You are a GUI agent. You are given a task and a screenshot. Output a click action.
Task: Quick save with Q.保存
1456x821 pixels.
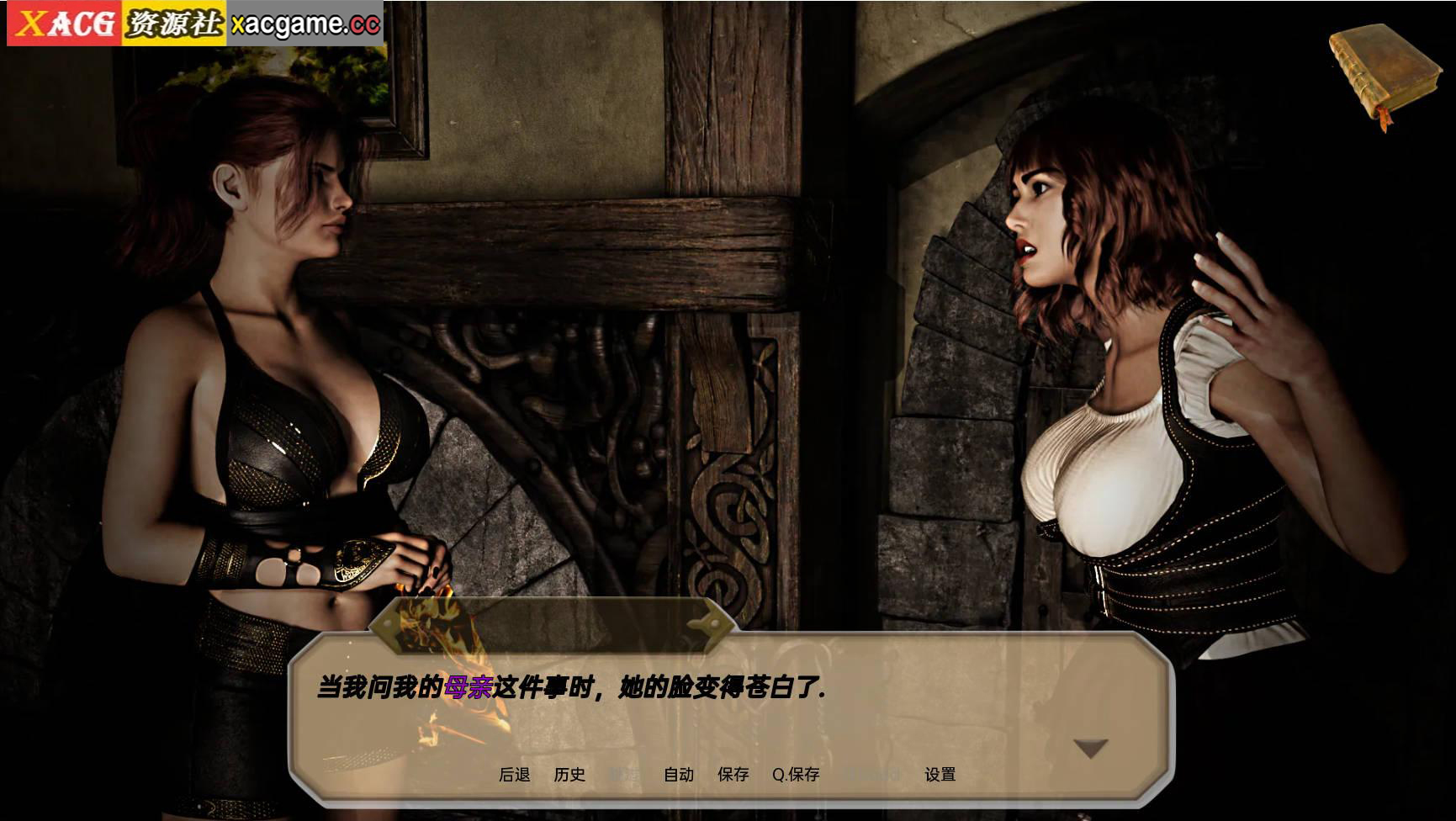click(796, 775)
